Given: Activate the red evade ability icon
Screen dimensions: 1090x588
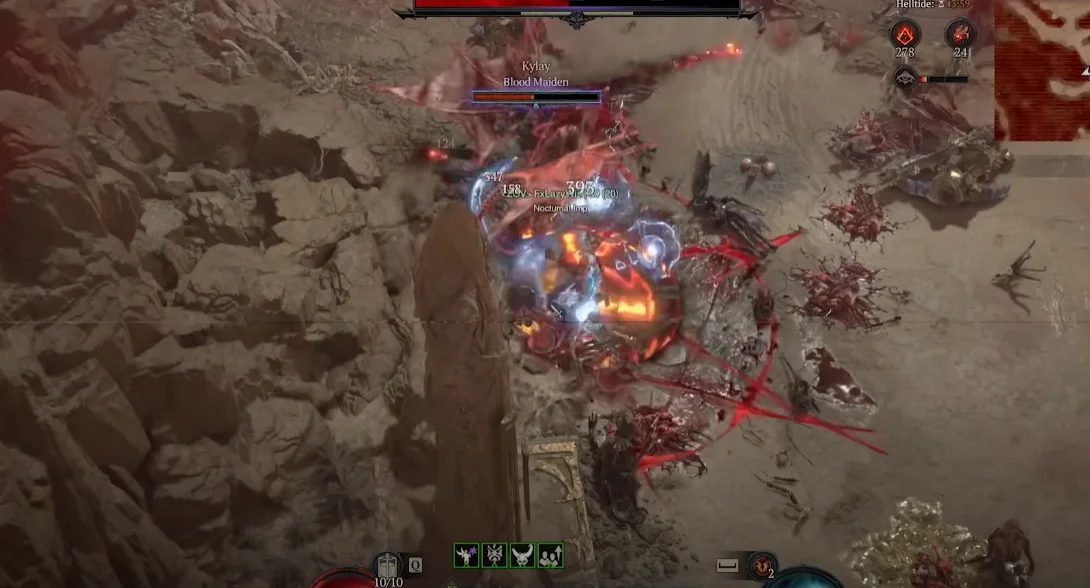Looking at the screenshot, I should coord(762,565).
